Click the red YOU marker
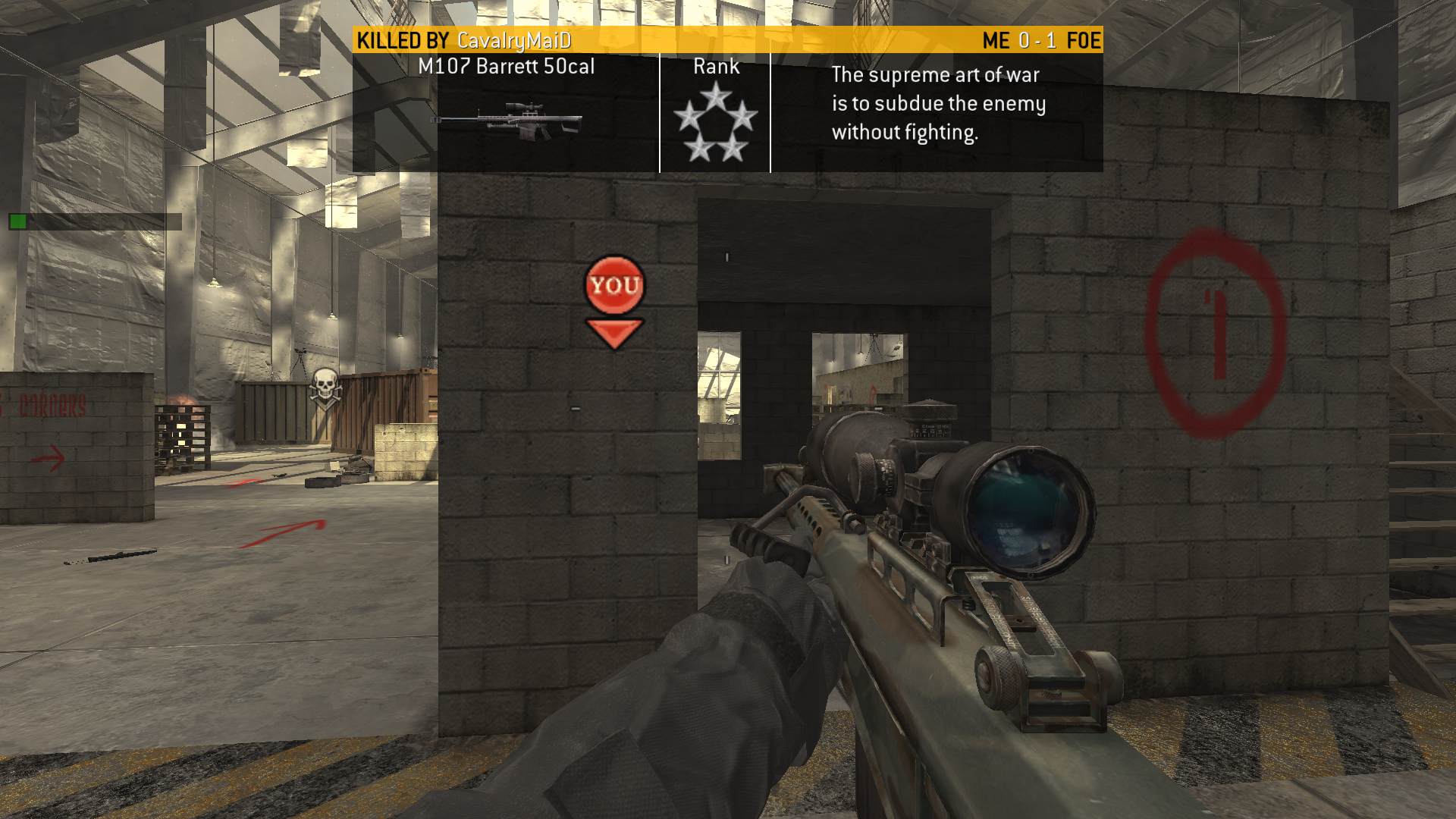 (x=614, y=286)
